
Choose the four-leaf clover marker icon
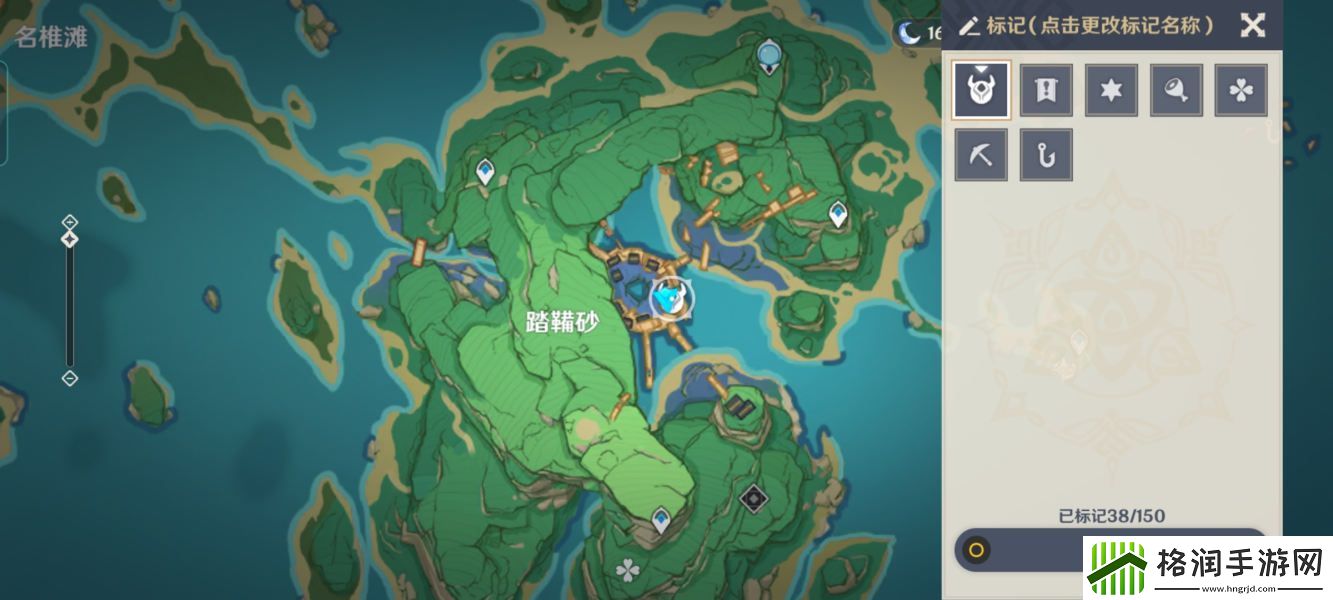click(x=1241, y=90)
